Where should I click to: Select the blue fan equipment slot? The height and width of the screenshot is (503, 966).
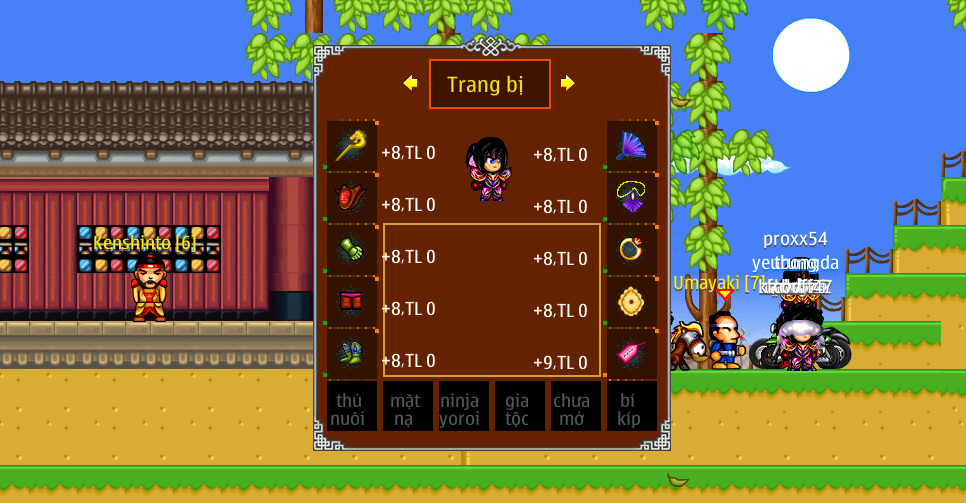(632, 146)
